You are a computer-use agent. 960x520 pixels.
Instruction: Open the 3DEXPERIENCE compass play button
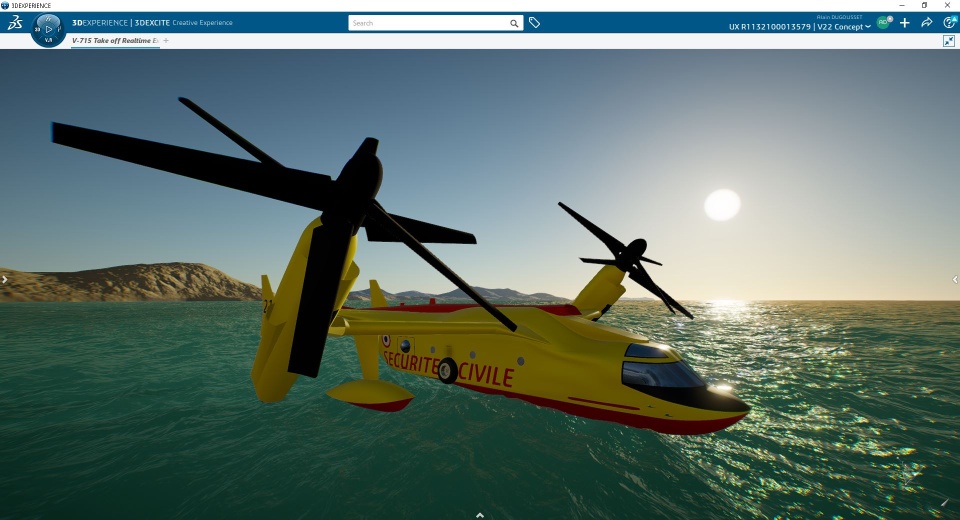tap(50, 28)
